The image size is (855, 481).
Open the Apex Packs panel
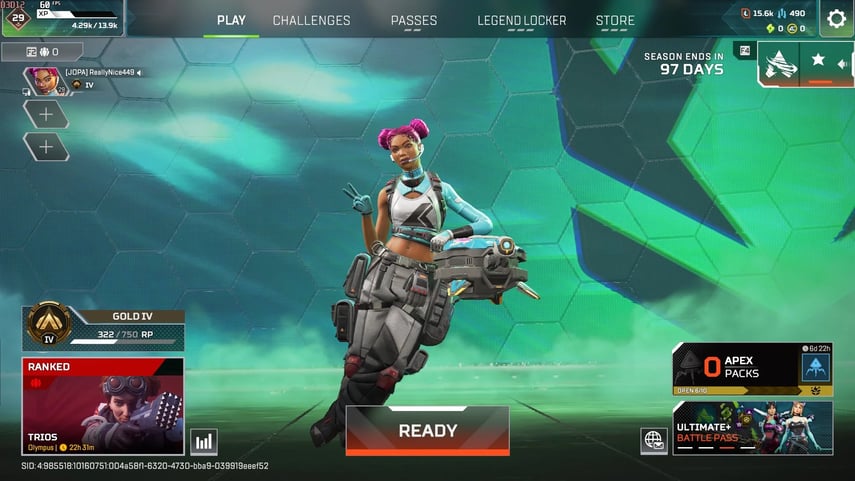pos(752,368)
